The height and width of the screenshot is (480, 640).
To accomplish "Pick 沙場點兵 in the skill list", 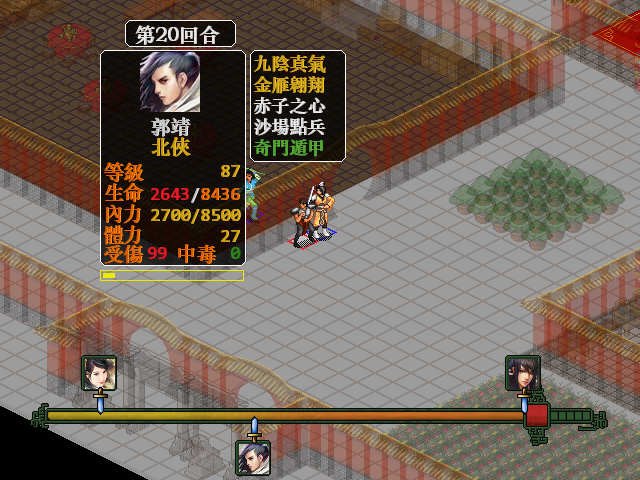I will (x=297, y=127).
